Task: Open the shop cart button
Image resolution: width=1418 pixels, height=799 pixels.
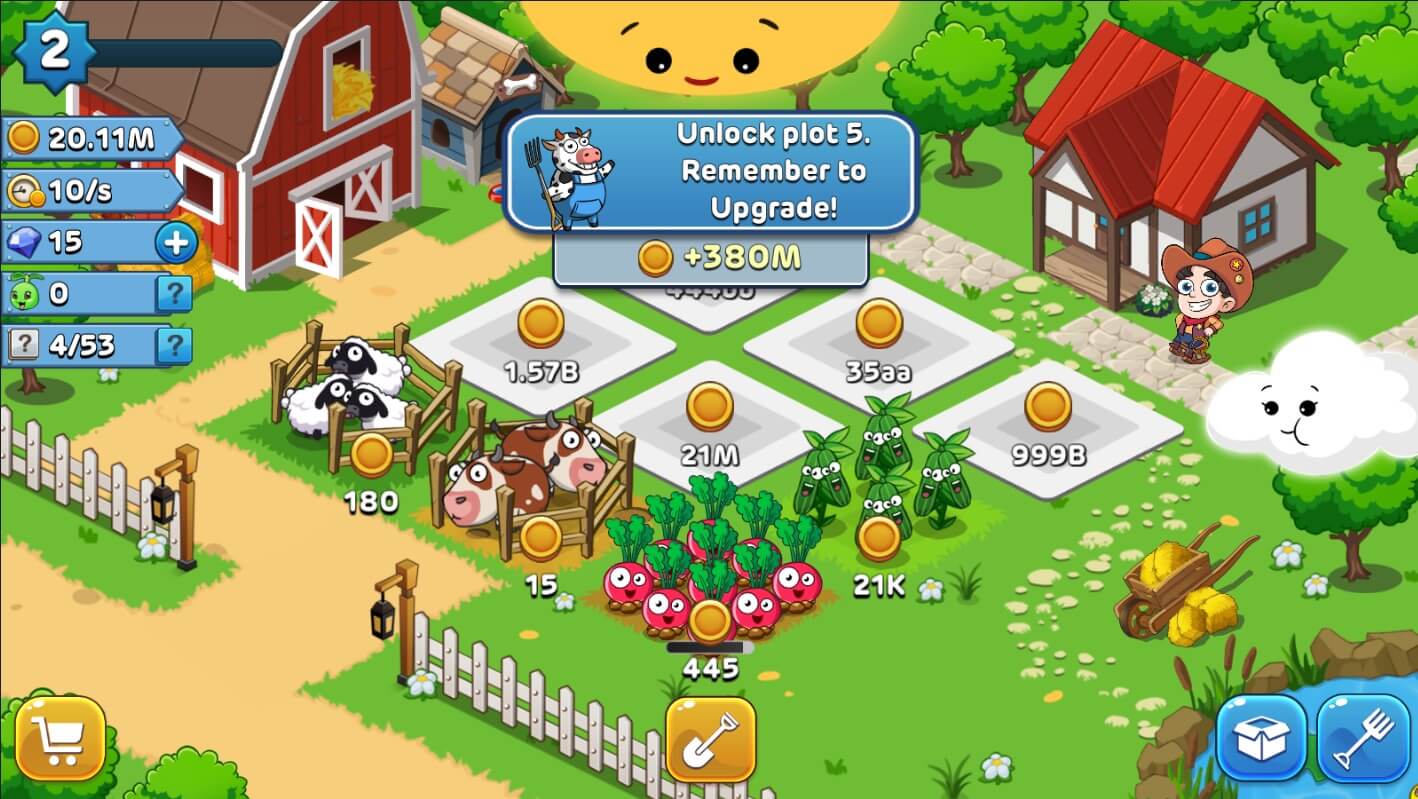Action: 60,739
